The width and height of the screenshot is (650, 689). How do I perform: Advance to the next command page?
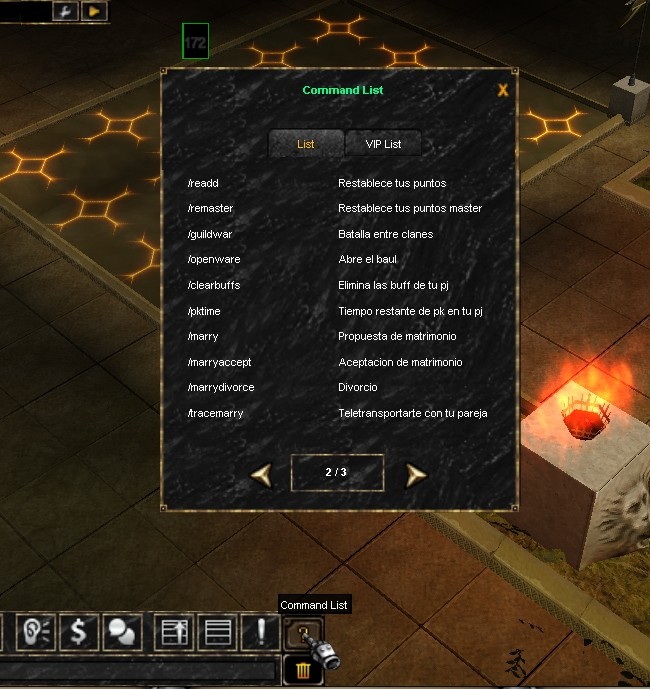point(416,474)
